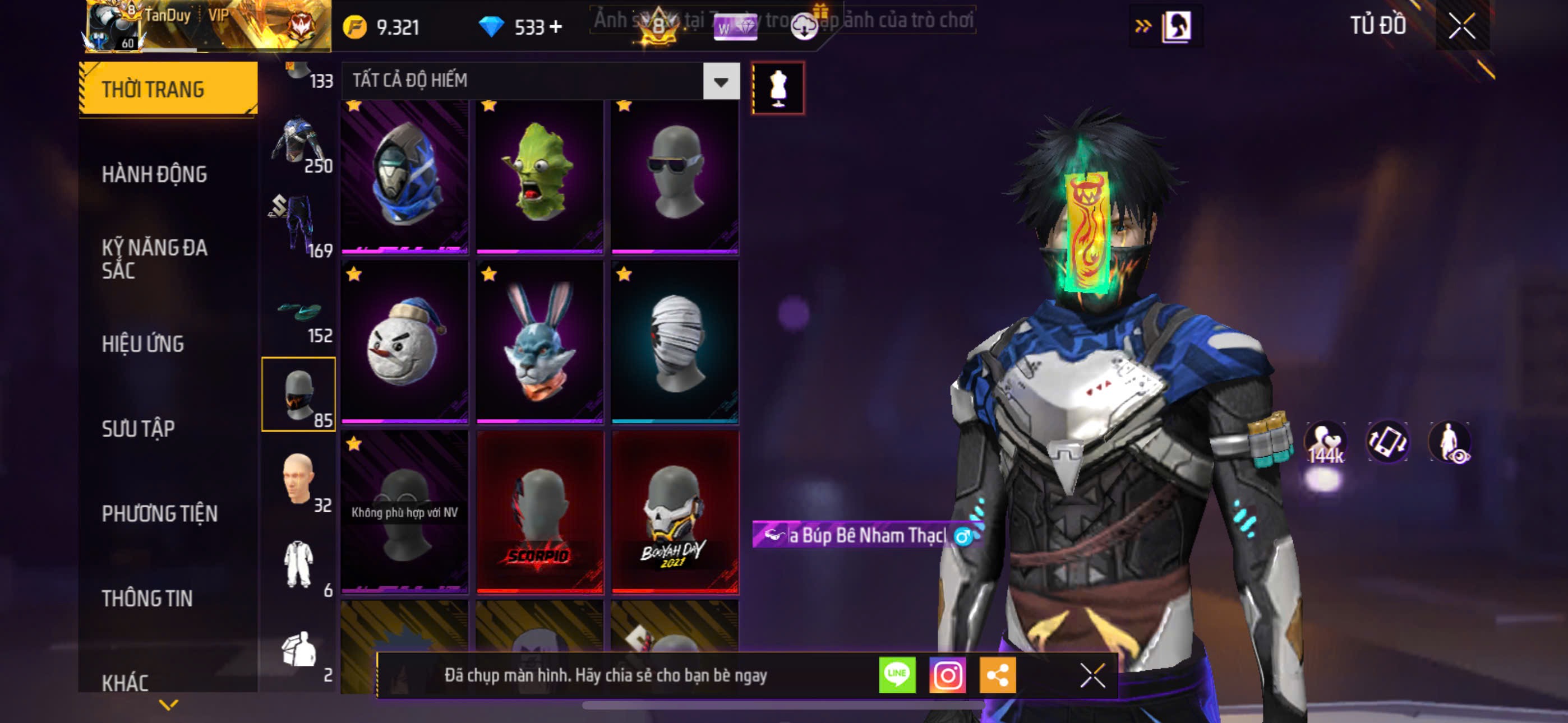The height and width of the screenshot is (723, 1568).
Task: Switch to the HÀNH ĐỘNG tab
Action: coord(154,175)
